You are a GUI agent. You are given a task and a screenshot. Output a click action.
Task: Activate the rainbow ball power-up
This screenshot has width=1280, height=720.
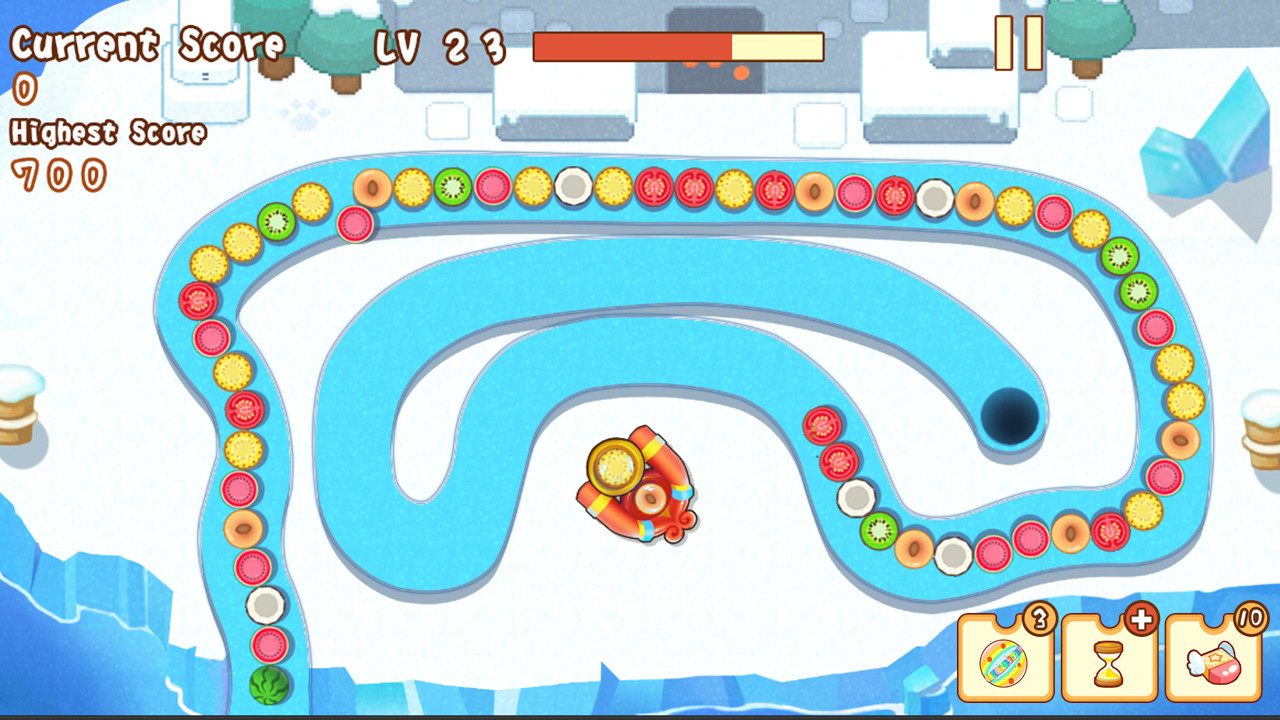pos(1003,662)
